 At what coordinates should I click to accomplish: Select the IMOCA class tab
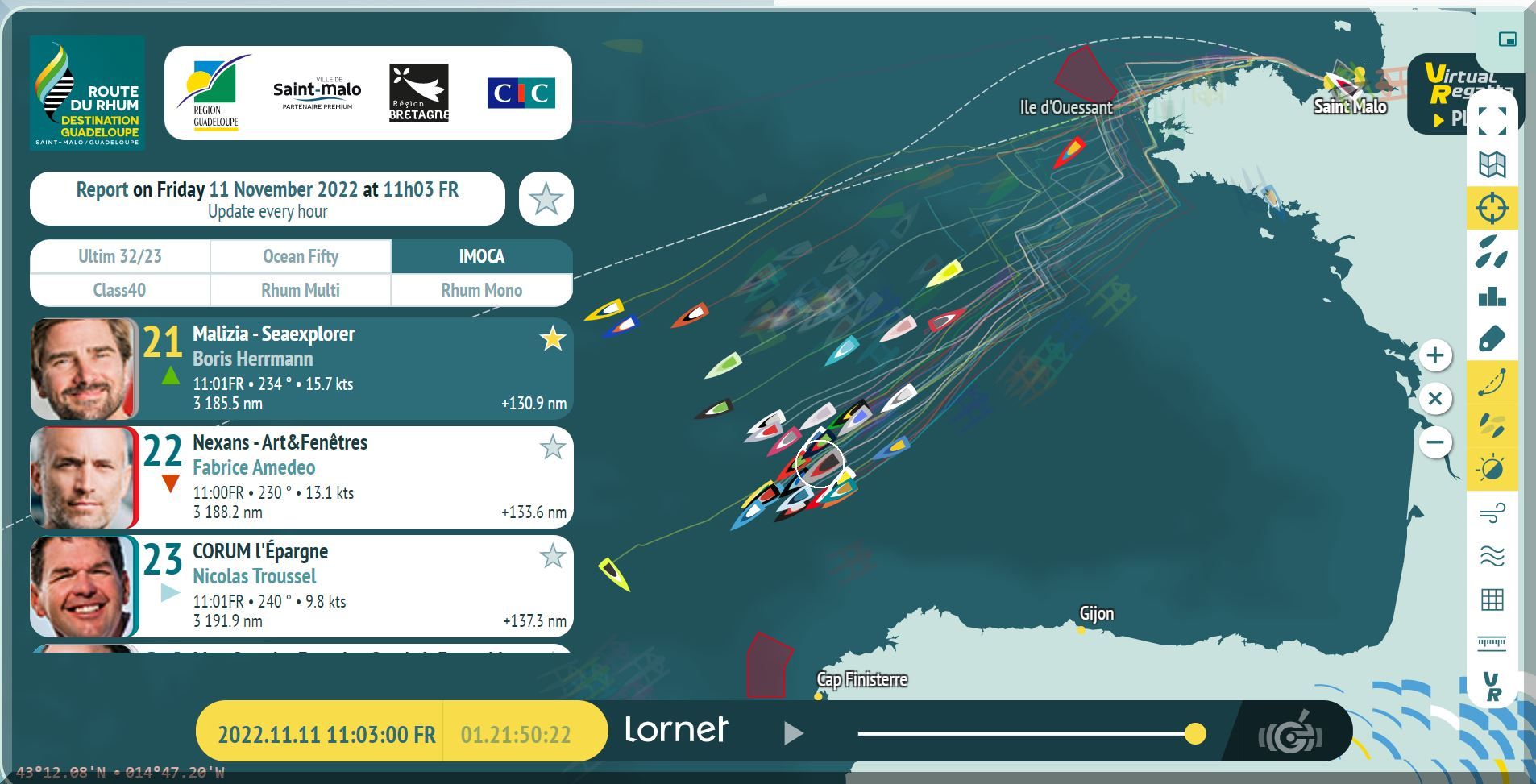[481, 256]
